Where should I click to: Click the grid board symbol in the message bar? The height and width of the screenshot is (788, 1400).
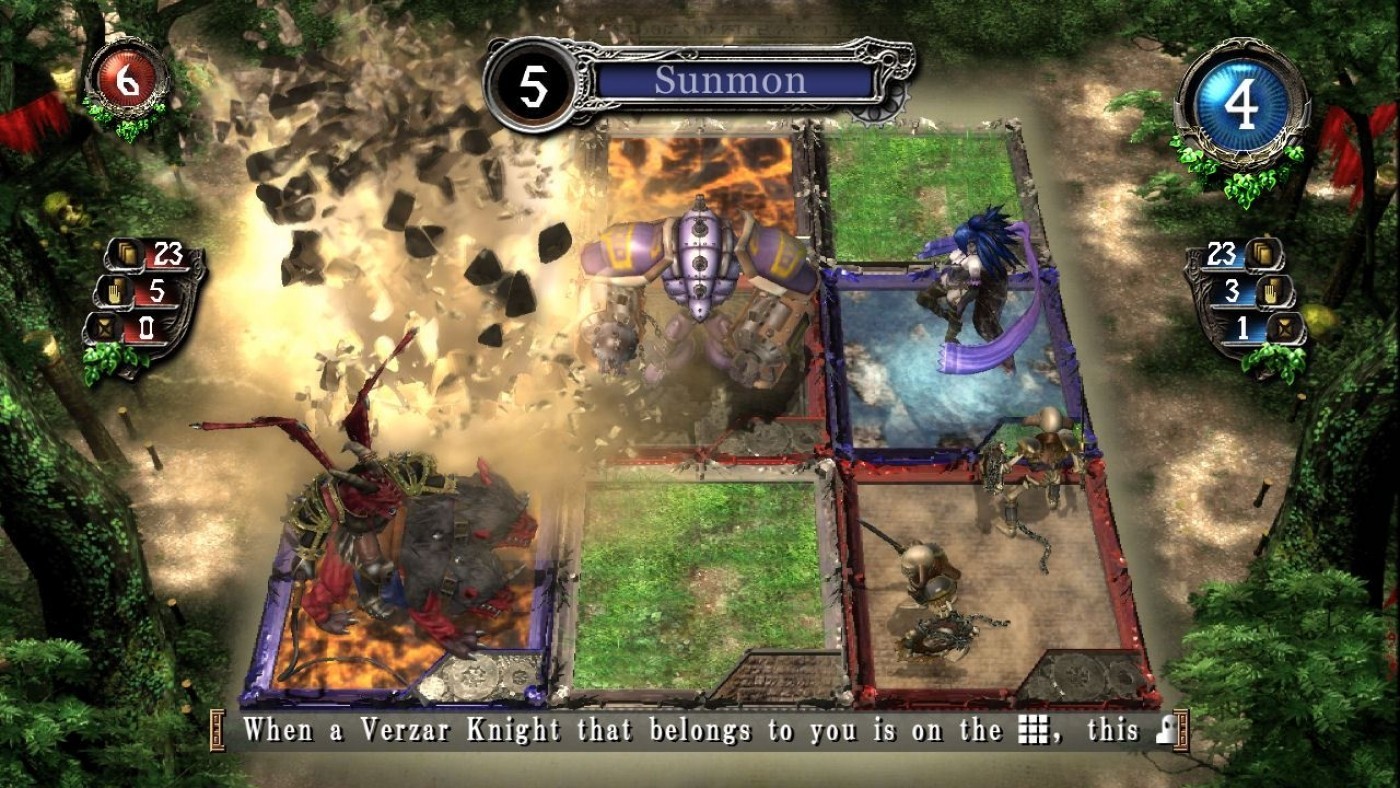pyautogui.click(x=1032, y=731)
